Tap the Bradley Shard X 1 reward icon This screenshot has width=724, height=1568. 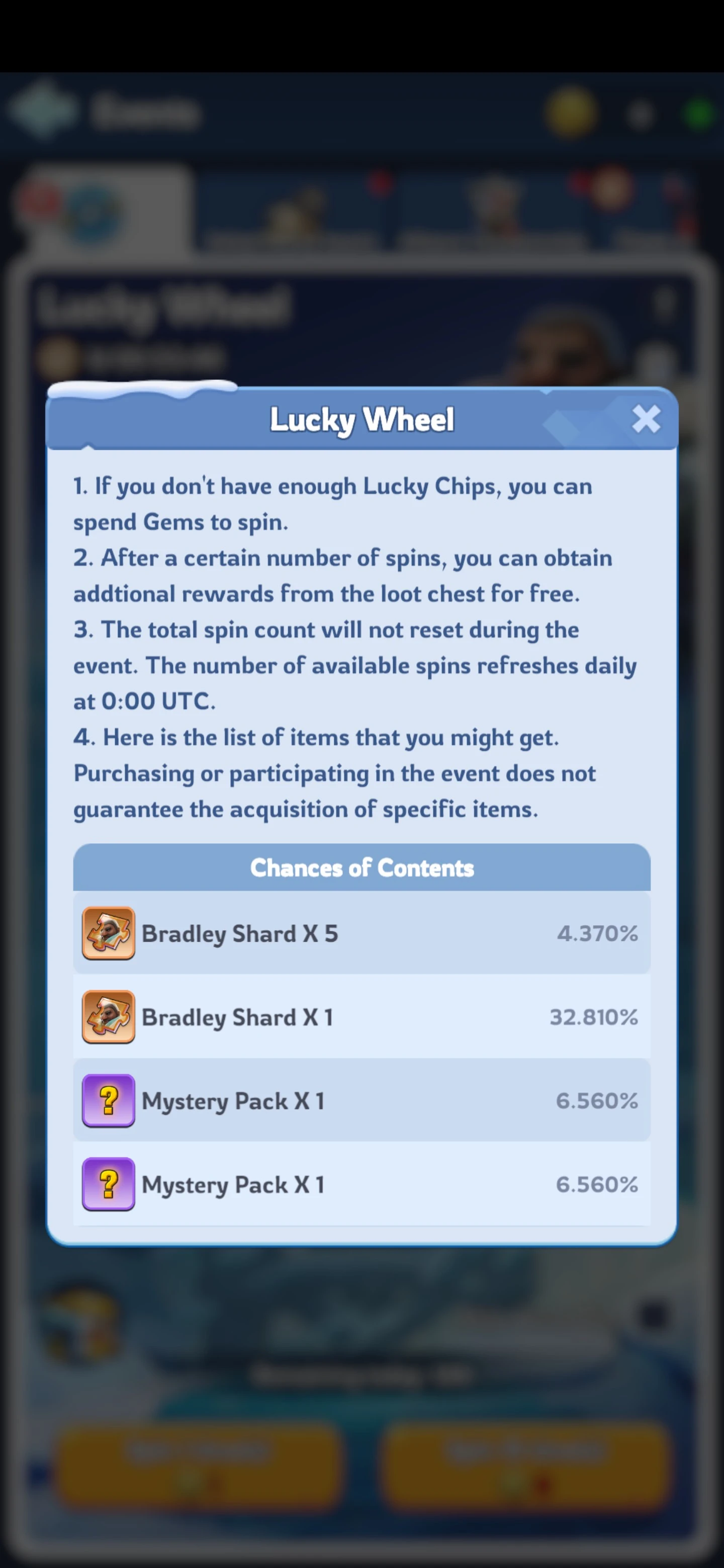[x=109, y=1017]
